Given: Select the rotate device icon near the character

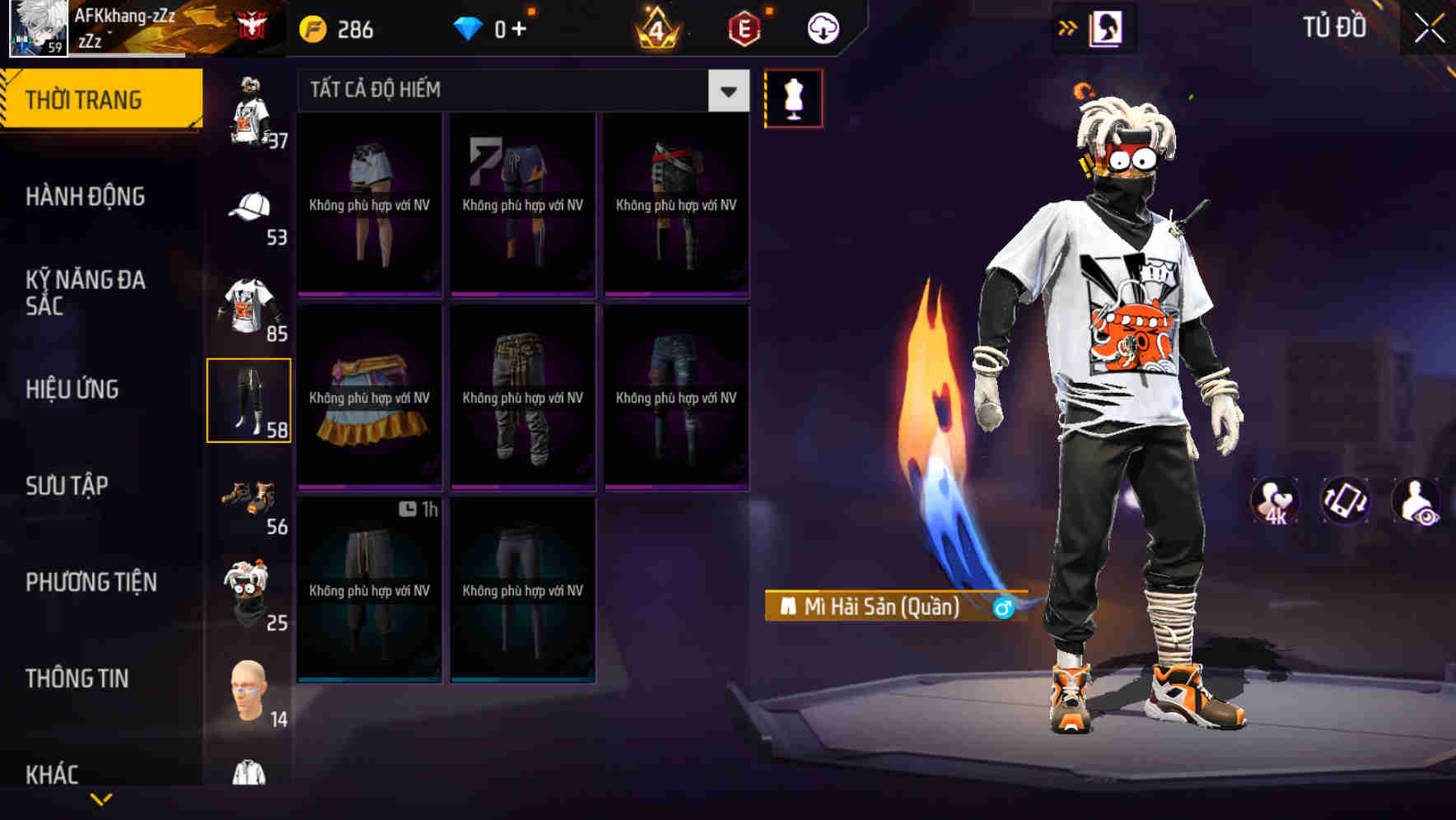Looking at the screenshot, I should pyautogui.click(x=1346, y=502).
